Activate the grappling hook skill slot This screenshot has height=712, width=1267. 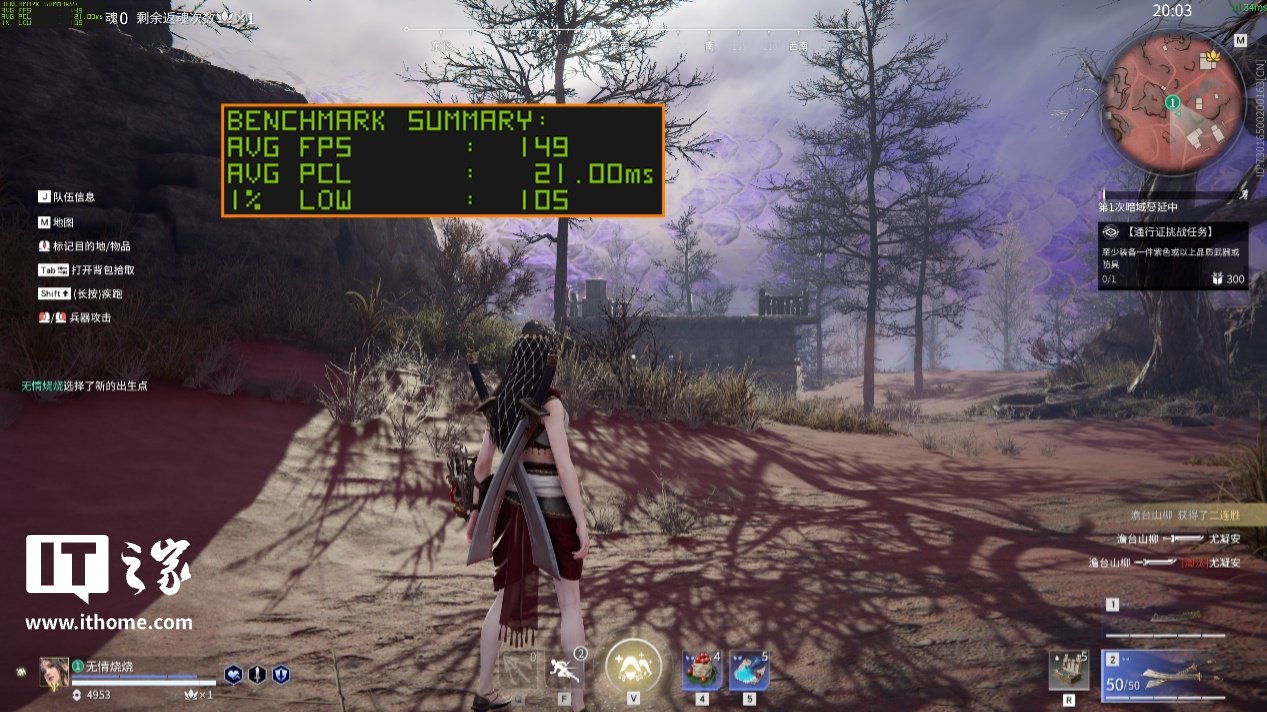[518, 669]
